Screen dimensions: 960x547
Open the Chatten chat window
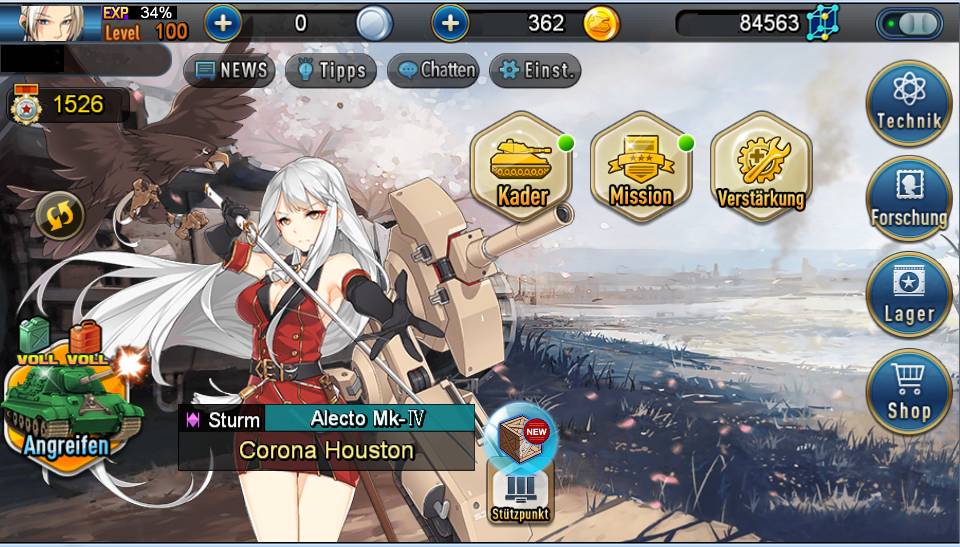(433, 70)
